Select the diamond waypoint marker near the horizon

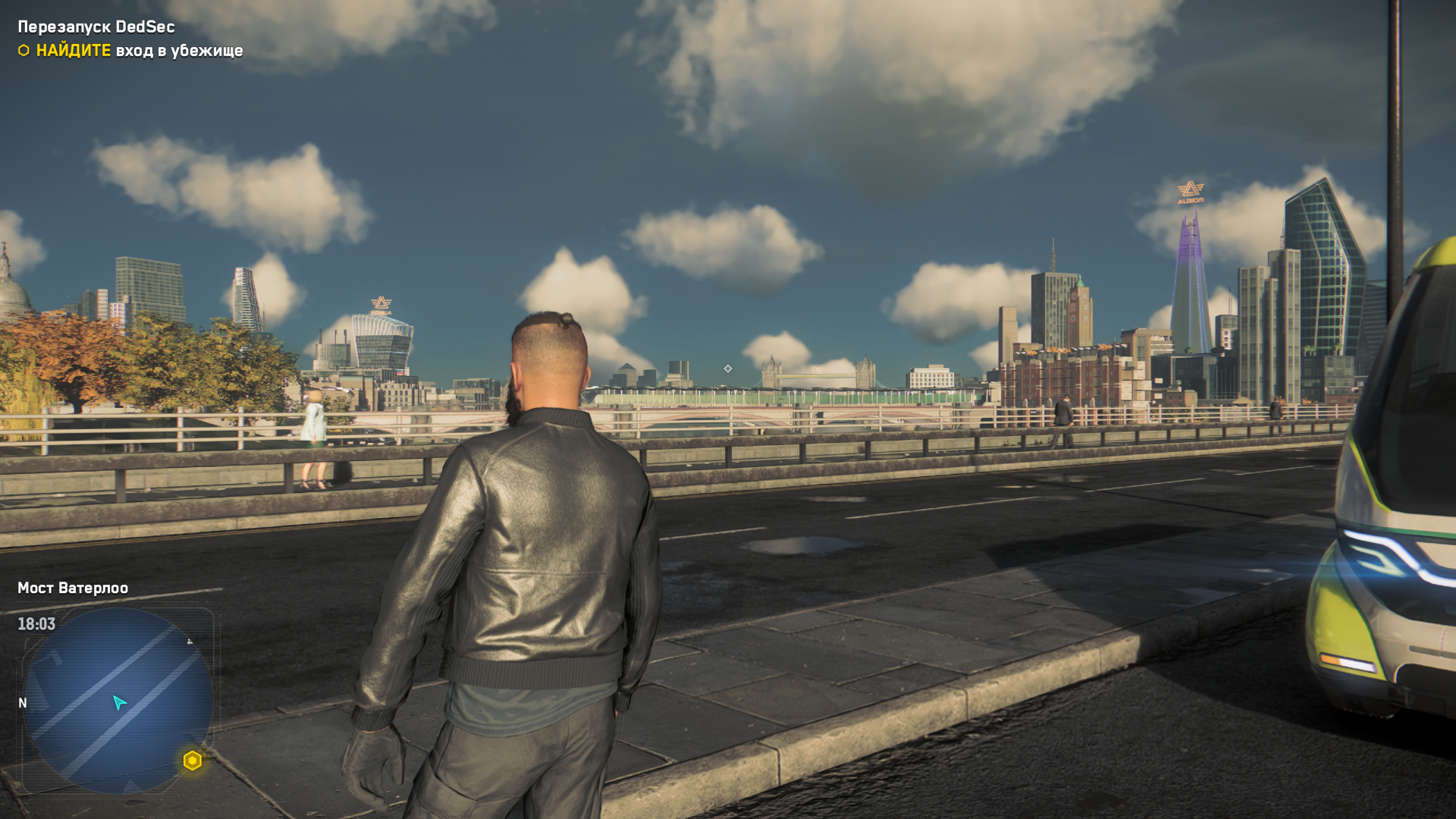[x=728, y=369]
